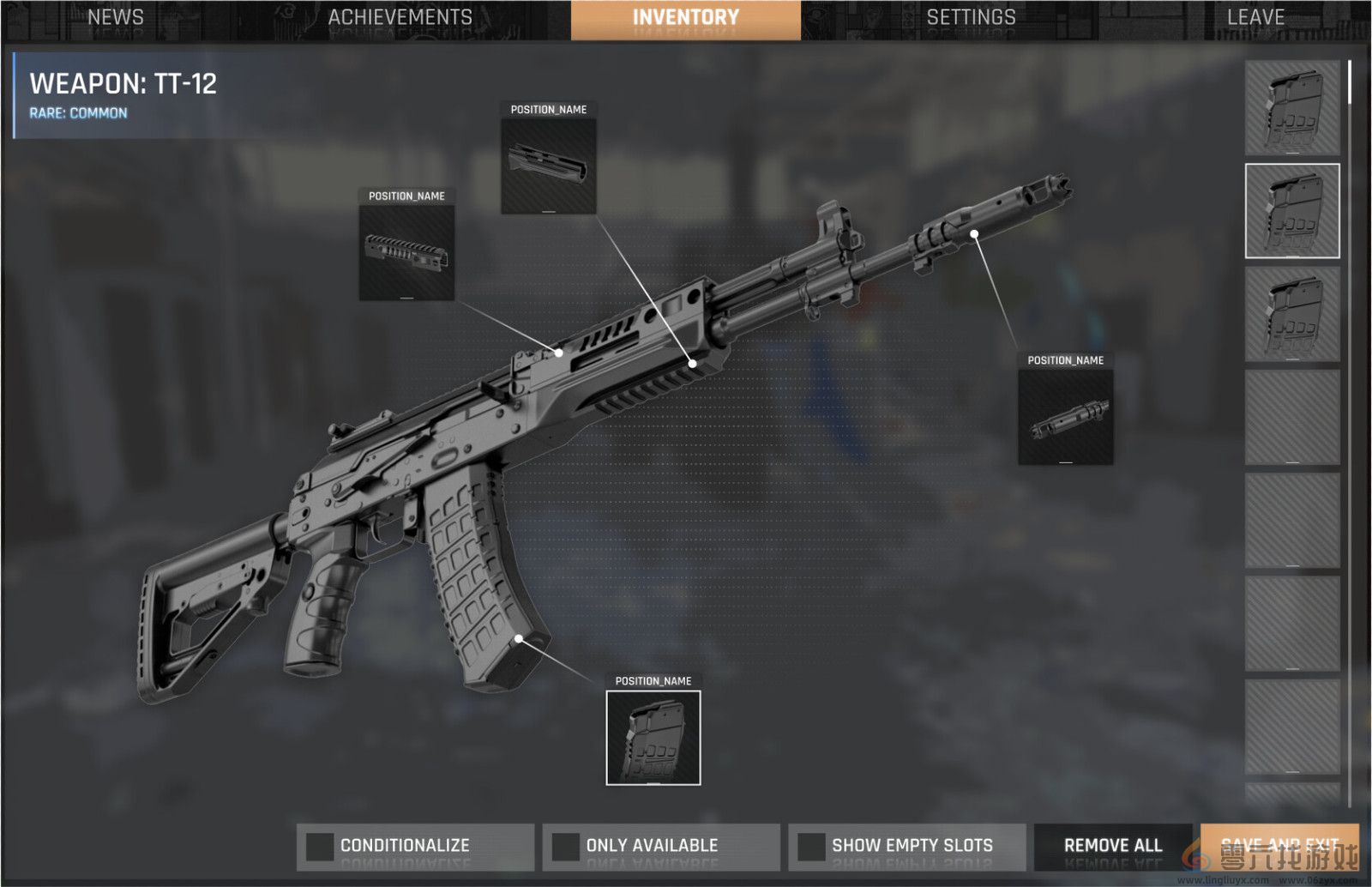Pick the railed dust cover slot
The height and width of the screenshot is (887, 1372).
point(406,253)
